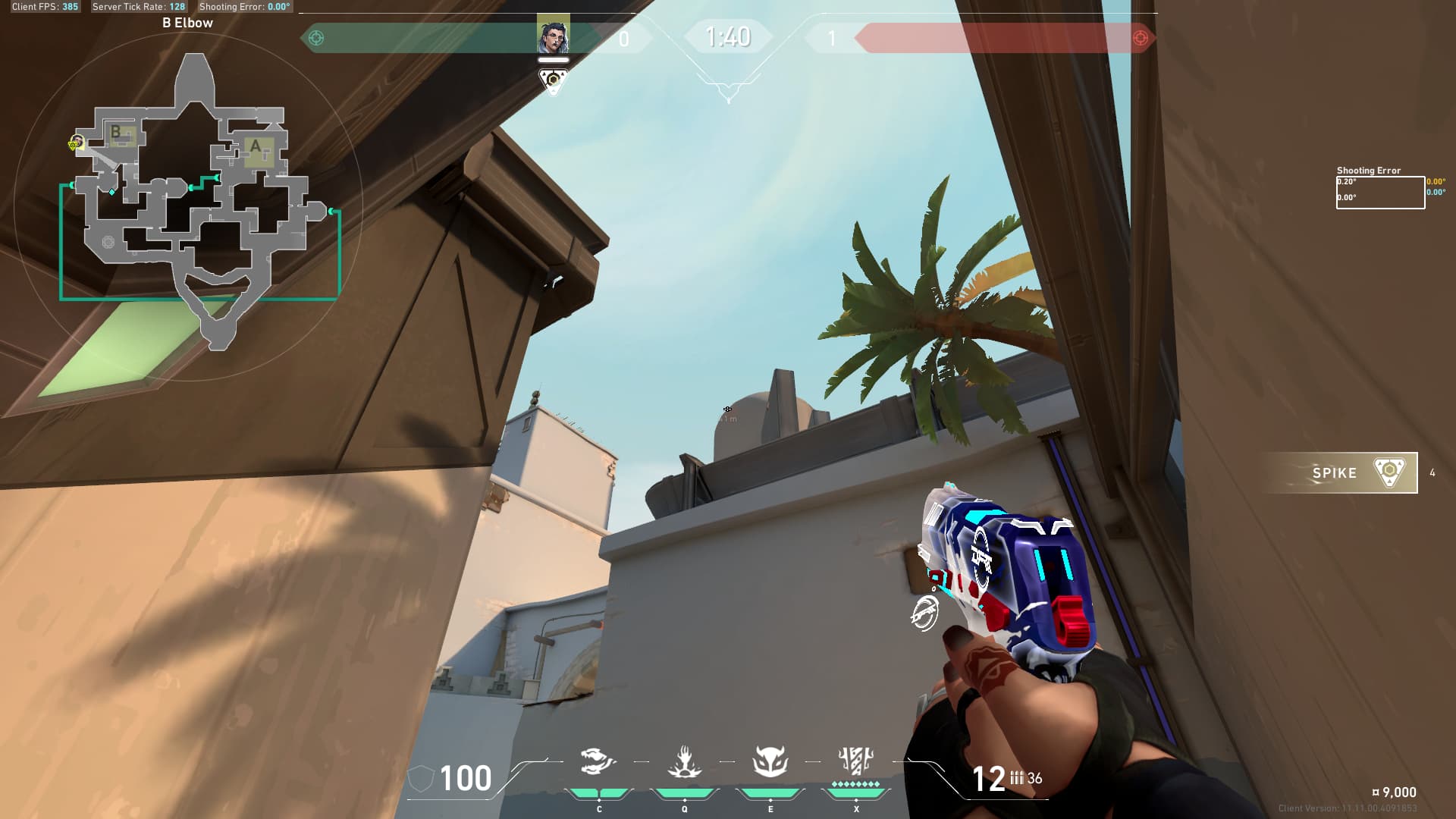The width and height of the screenshot is (1456, 819).
Task: Click the agent portrait in top bar
Action: pyautogui.click(x=553, y=36)
